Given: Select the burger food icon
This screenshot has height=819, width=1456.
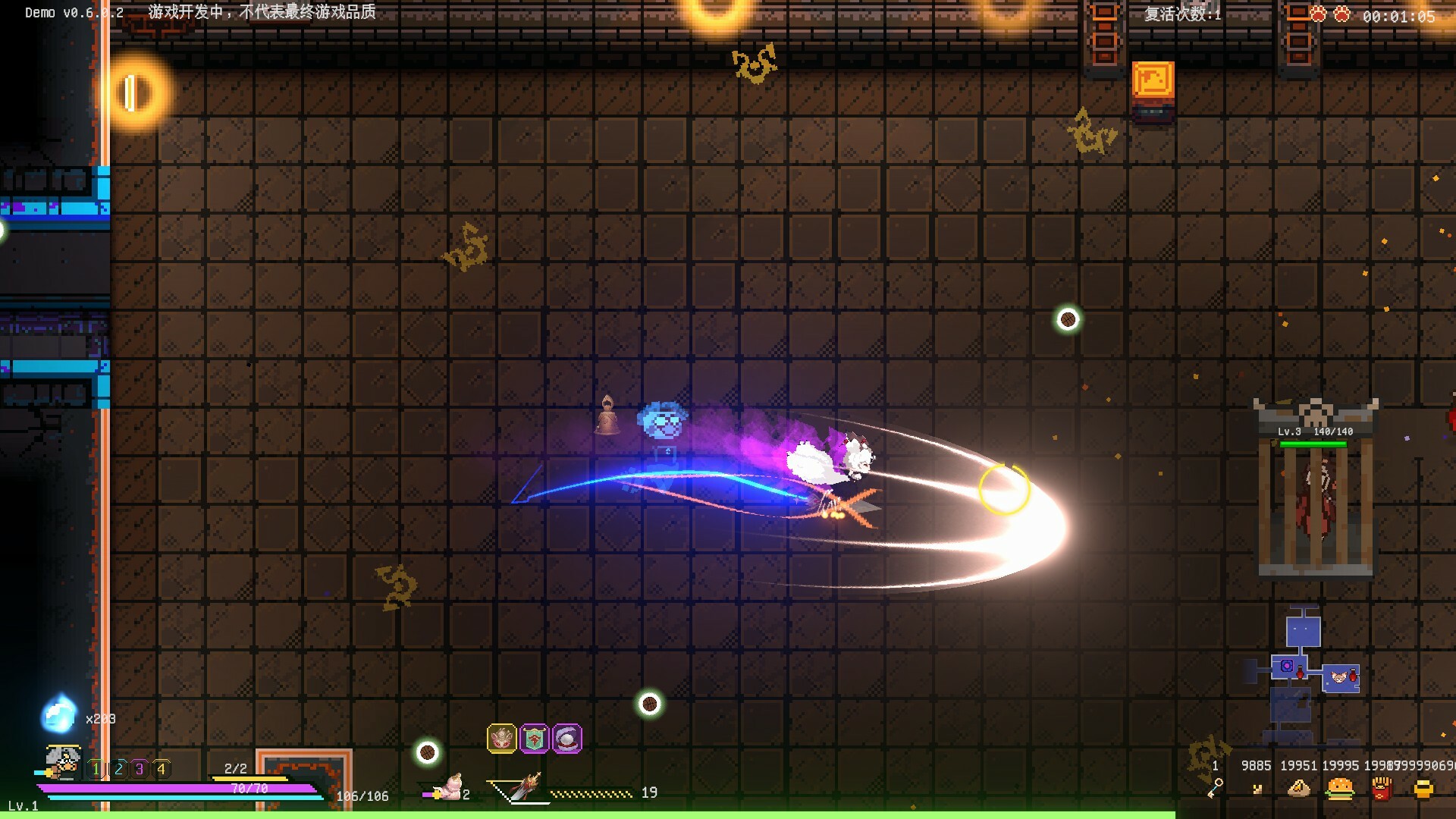Looking at the screenshot, I should coord(1340,789).
